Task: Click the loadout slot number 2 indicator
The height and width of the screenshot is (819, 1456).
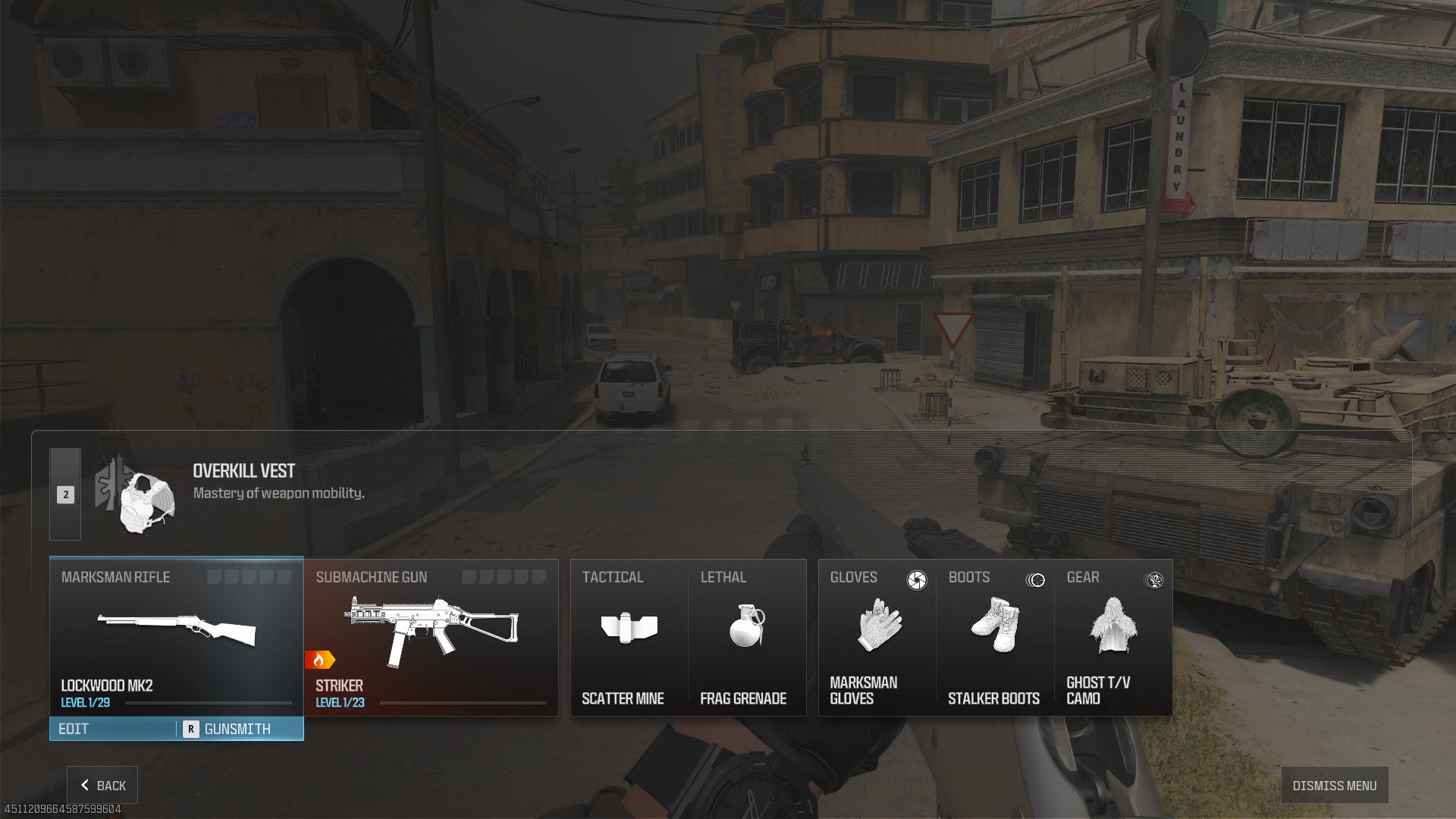Action: click(65, 494)
